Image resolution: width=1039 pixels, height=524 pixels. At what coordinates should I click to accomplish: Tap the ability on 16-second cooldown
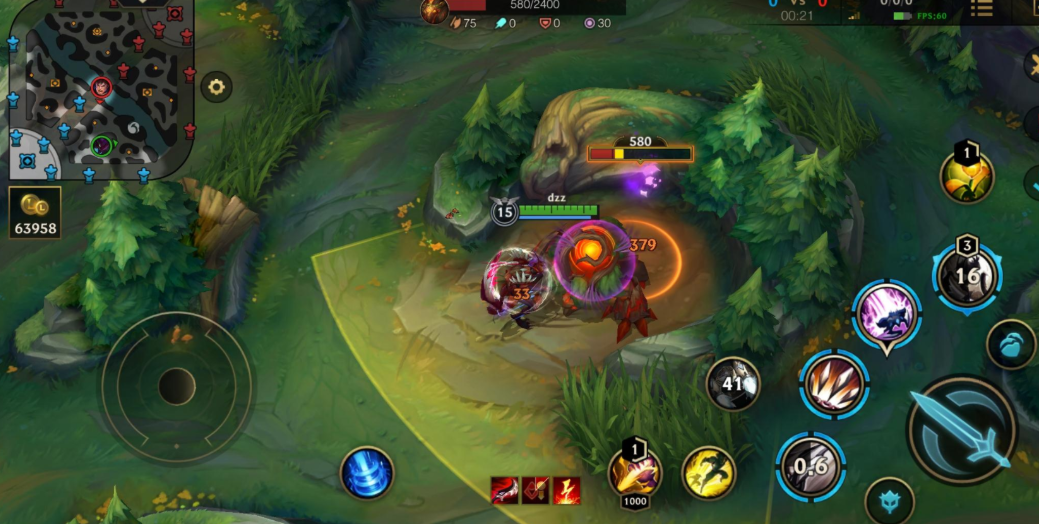click(967, 275)
